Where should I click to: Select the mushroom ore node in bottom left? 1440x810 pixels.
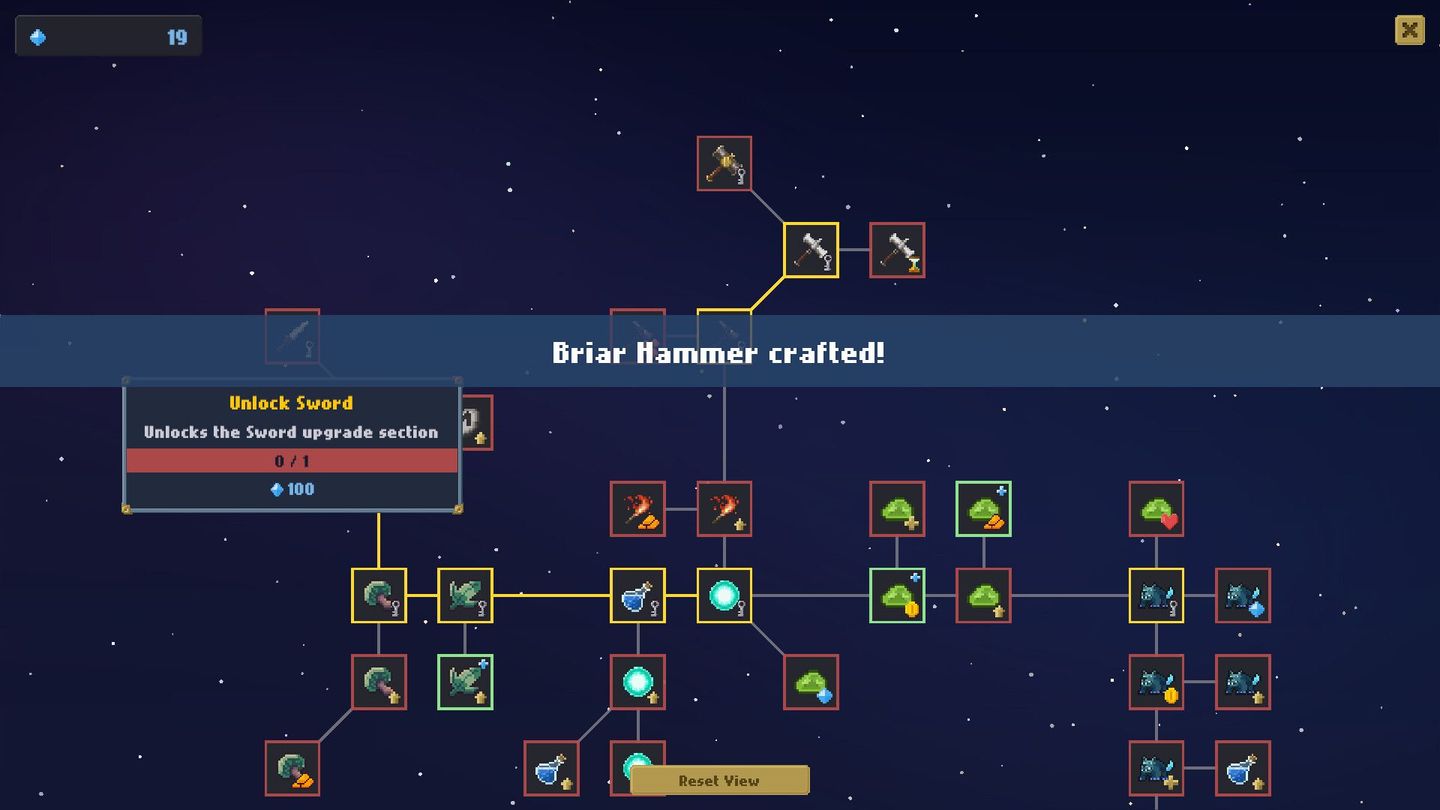[x=291, y=767]
